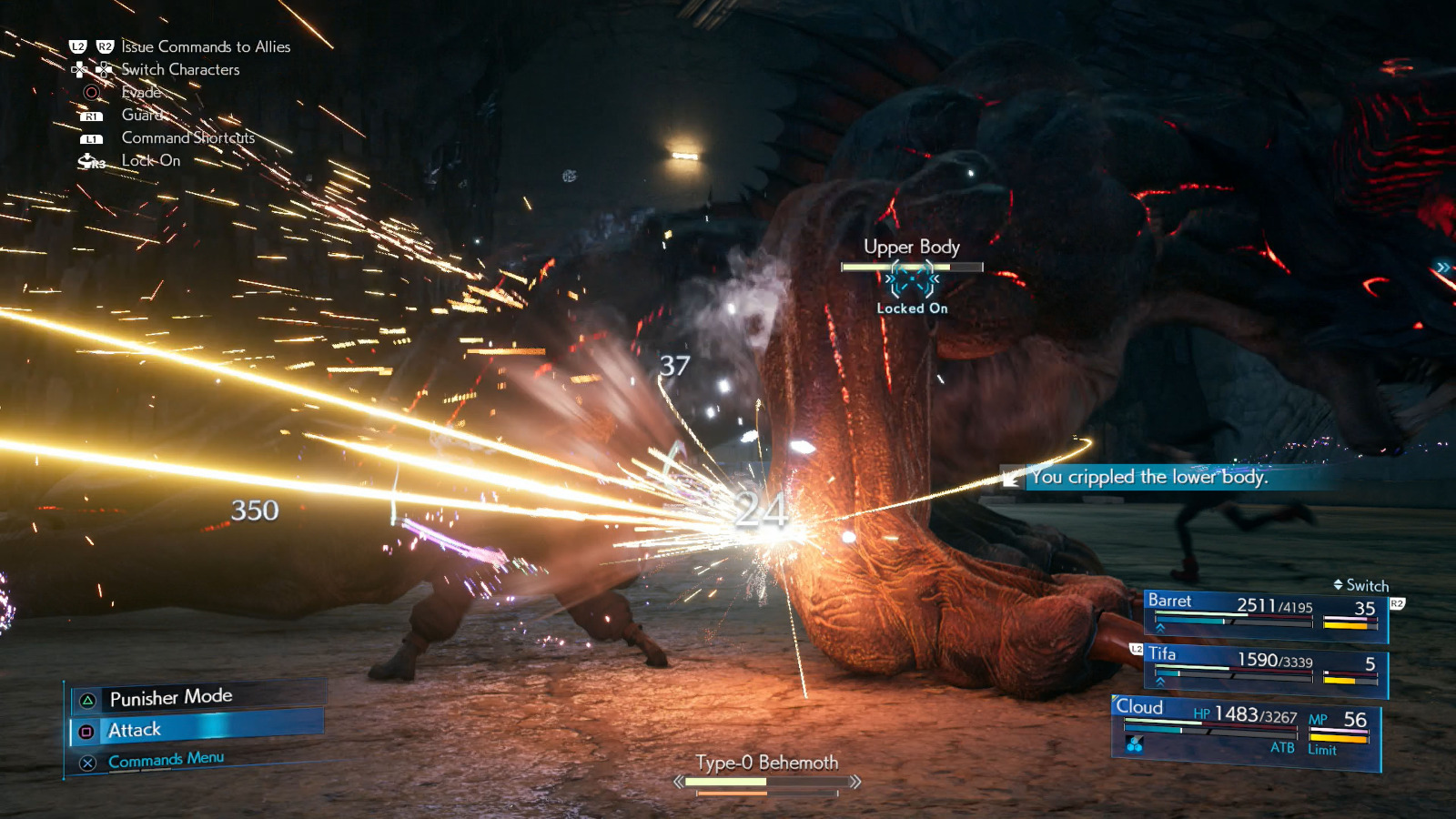Click the R3 Lock On stick icon
Viewport: 1456px width, 819px height.
(x=88, y=160)
